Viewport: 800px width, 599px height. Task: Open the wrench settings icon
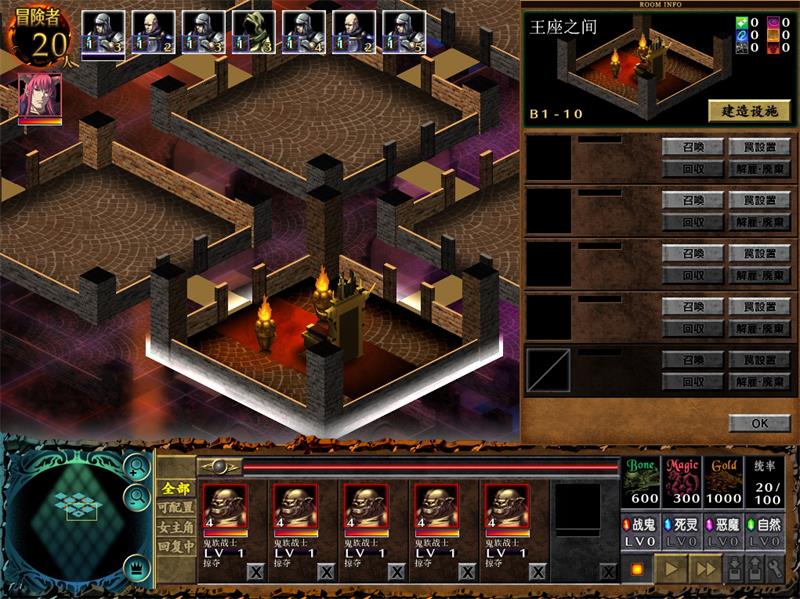775,570
